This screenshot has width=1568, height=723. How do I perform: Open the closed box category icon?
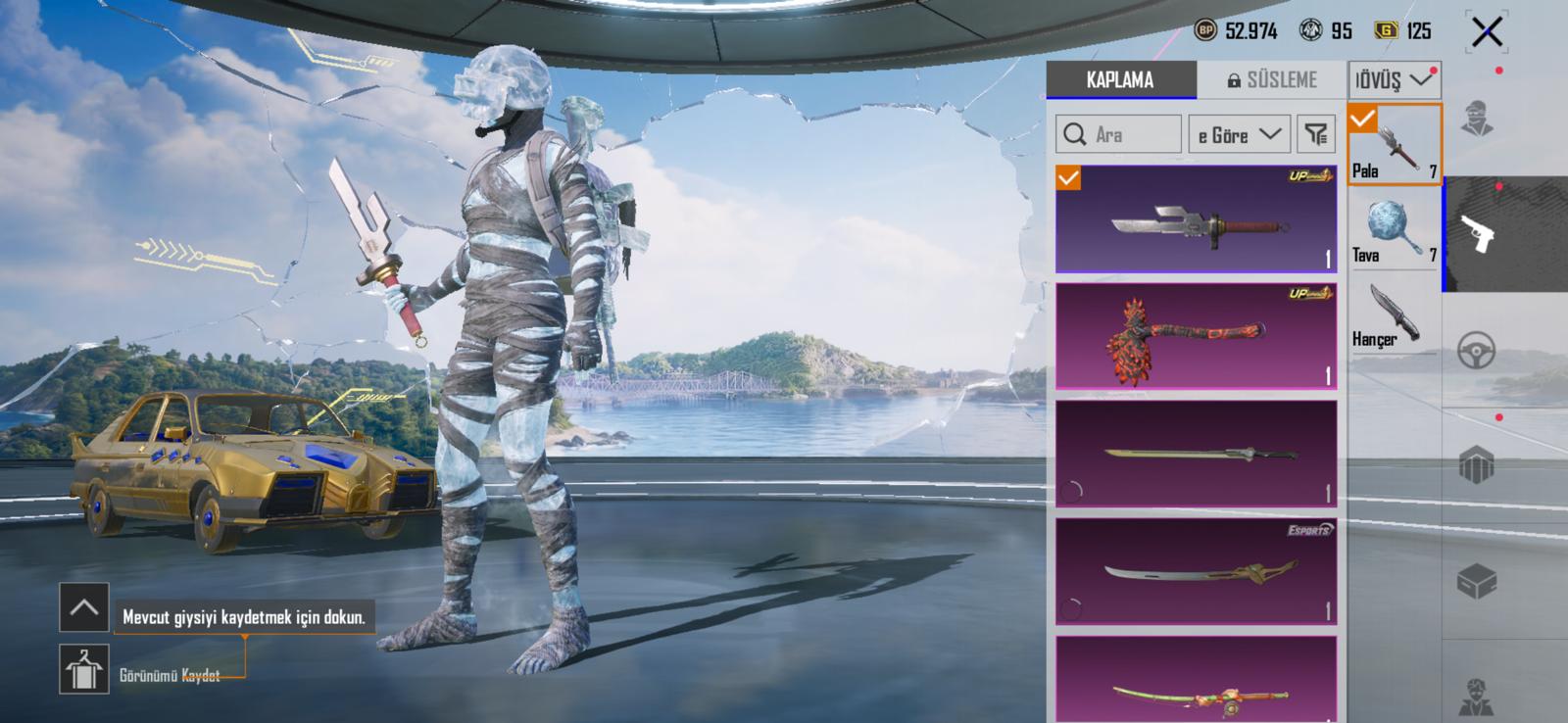click(1477, 581)
